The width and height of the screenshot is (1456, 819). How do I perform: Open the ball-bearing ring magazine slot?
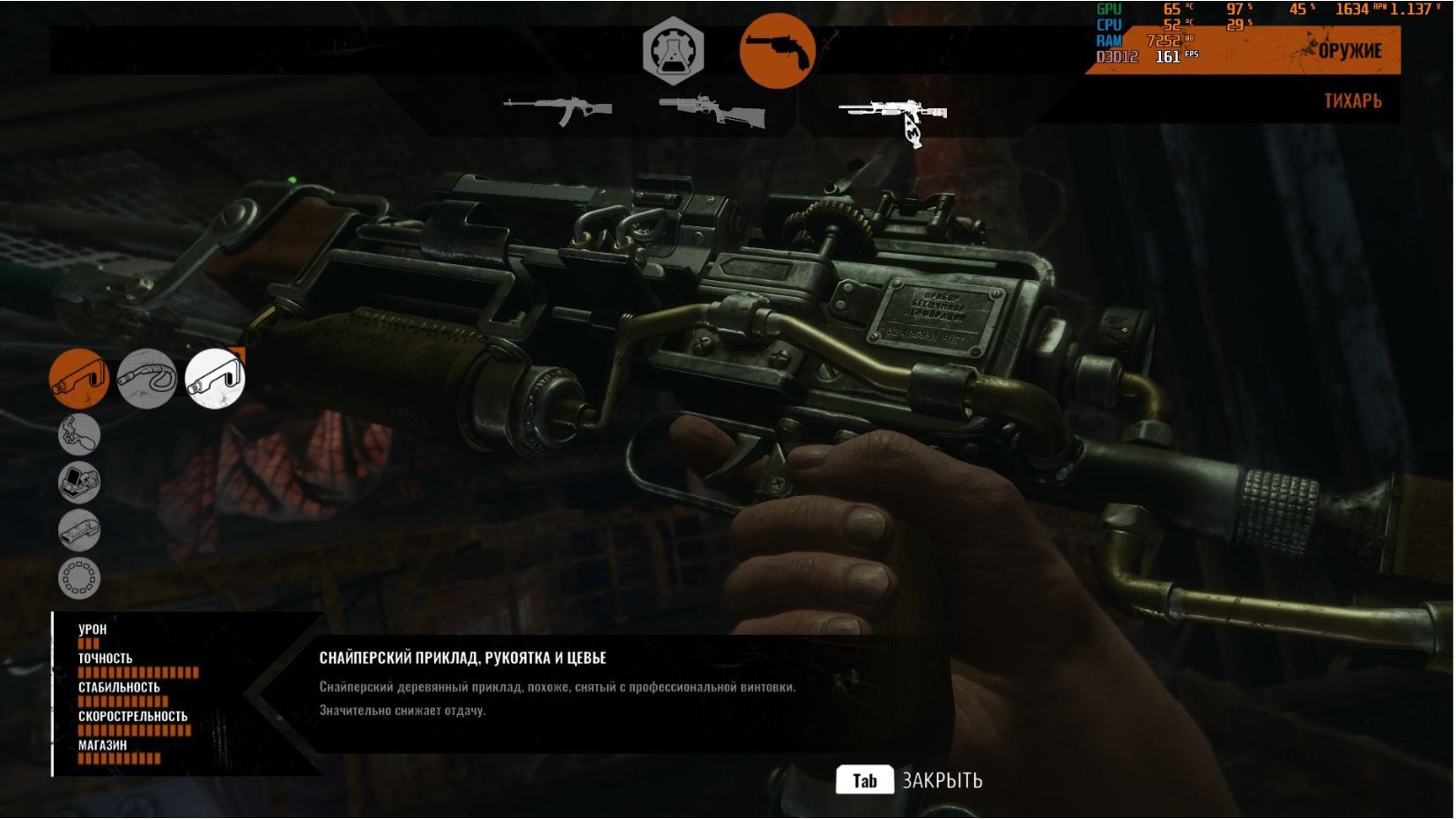pos(79,579)
